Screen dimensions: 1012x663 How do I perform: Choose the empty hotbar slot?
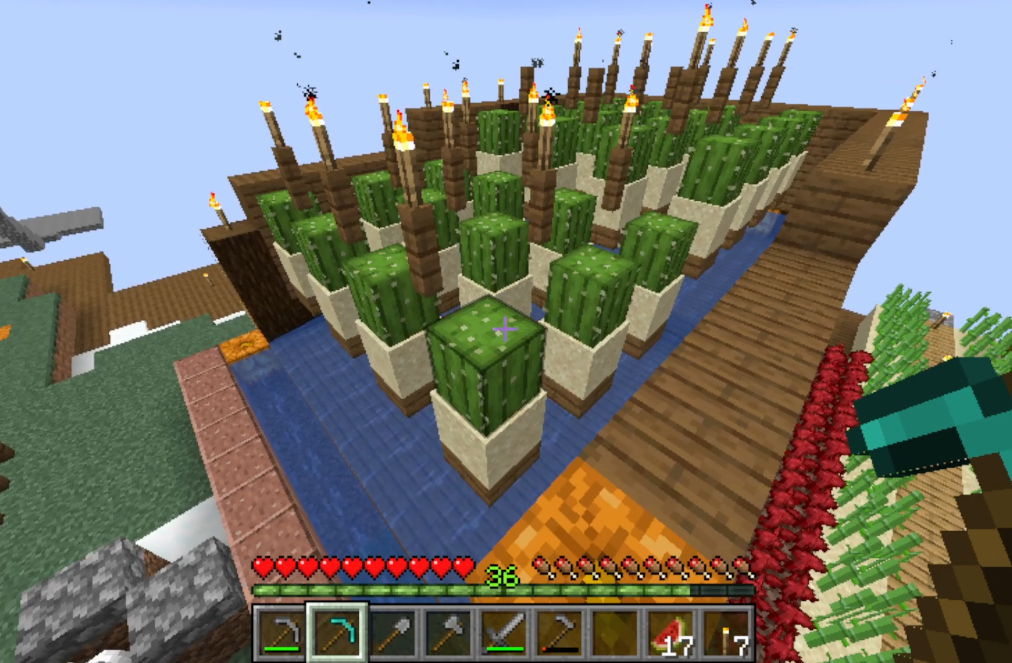pos(614,632)
